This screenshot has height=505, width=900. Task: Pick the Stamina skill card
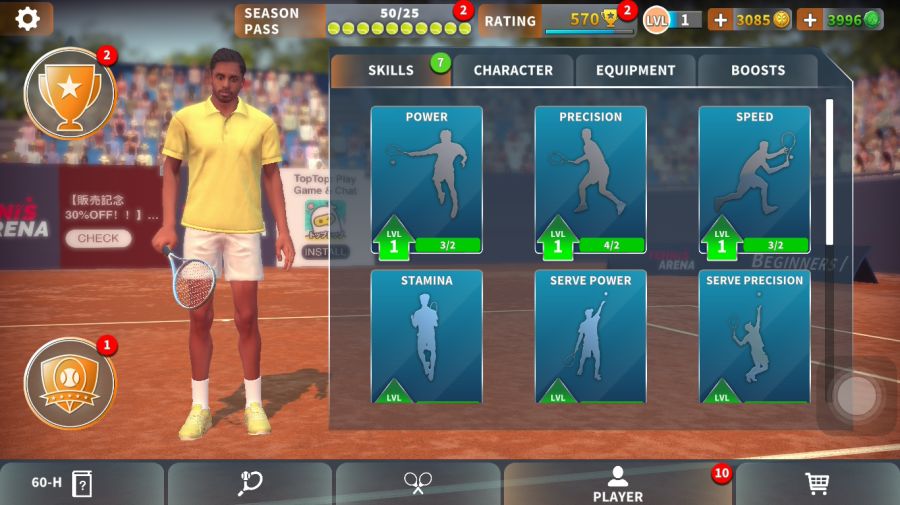426,336
